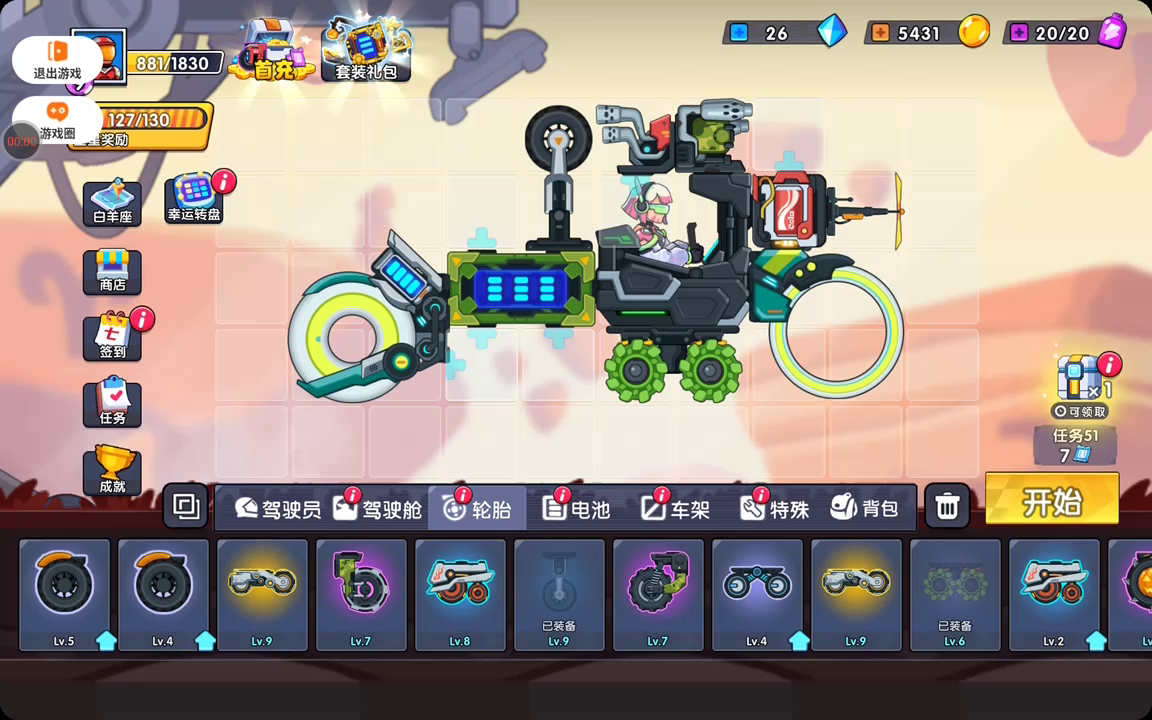The width and height of the screenshot is (1152, 720).
Task: Start the race with 开始 button
Action: click(x=1051, y=499)
